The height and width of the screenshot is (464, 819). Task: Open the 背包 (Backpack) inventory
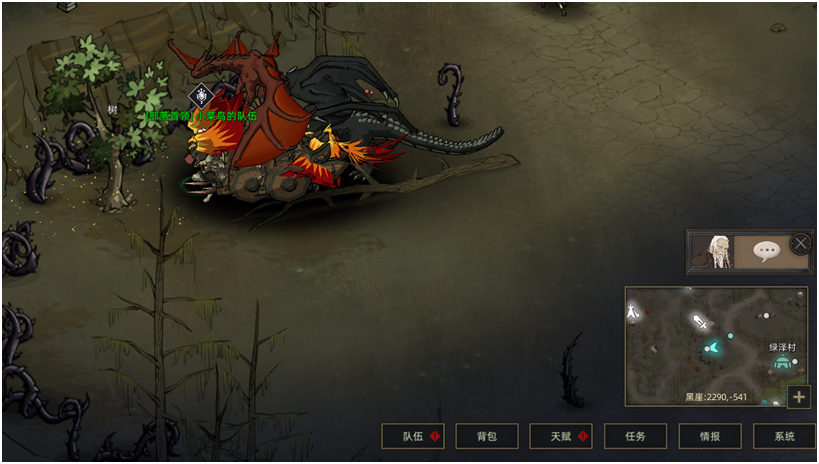click(486, 436)
